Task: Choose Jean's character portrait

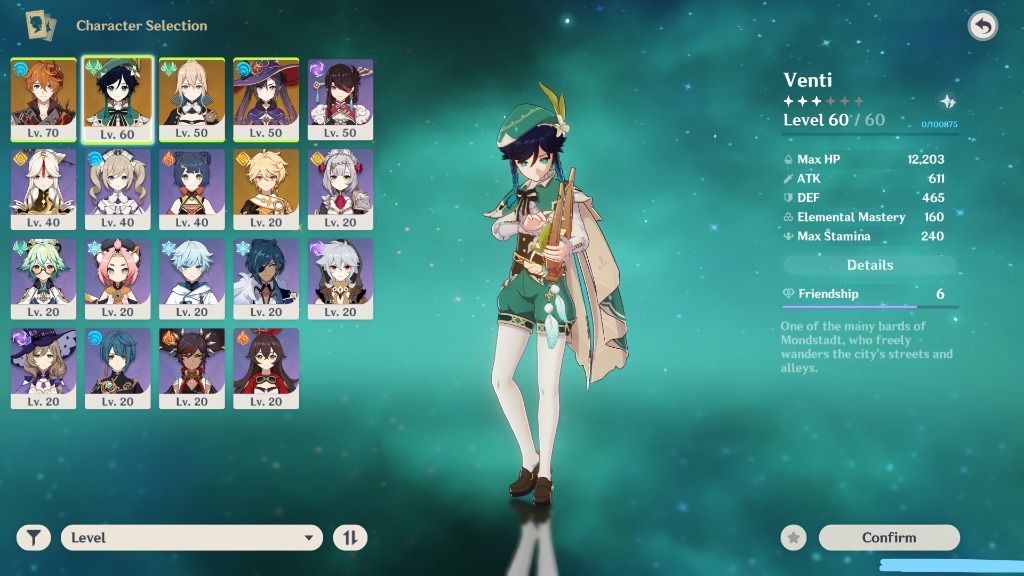Action: pos(192,99)
